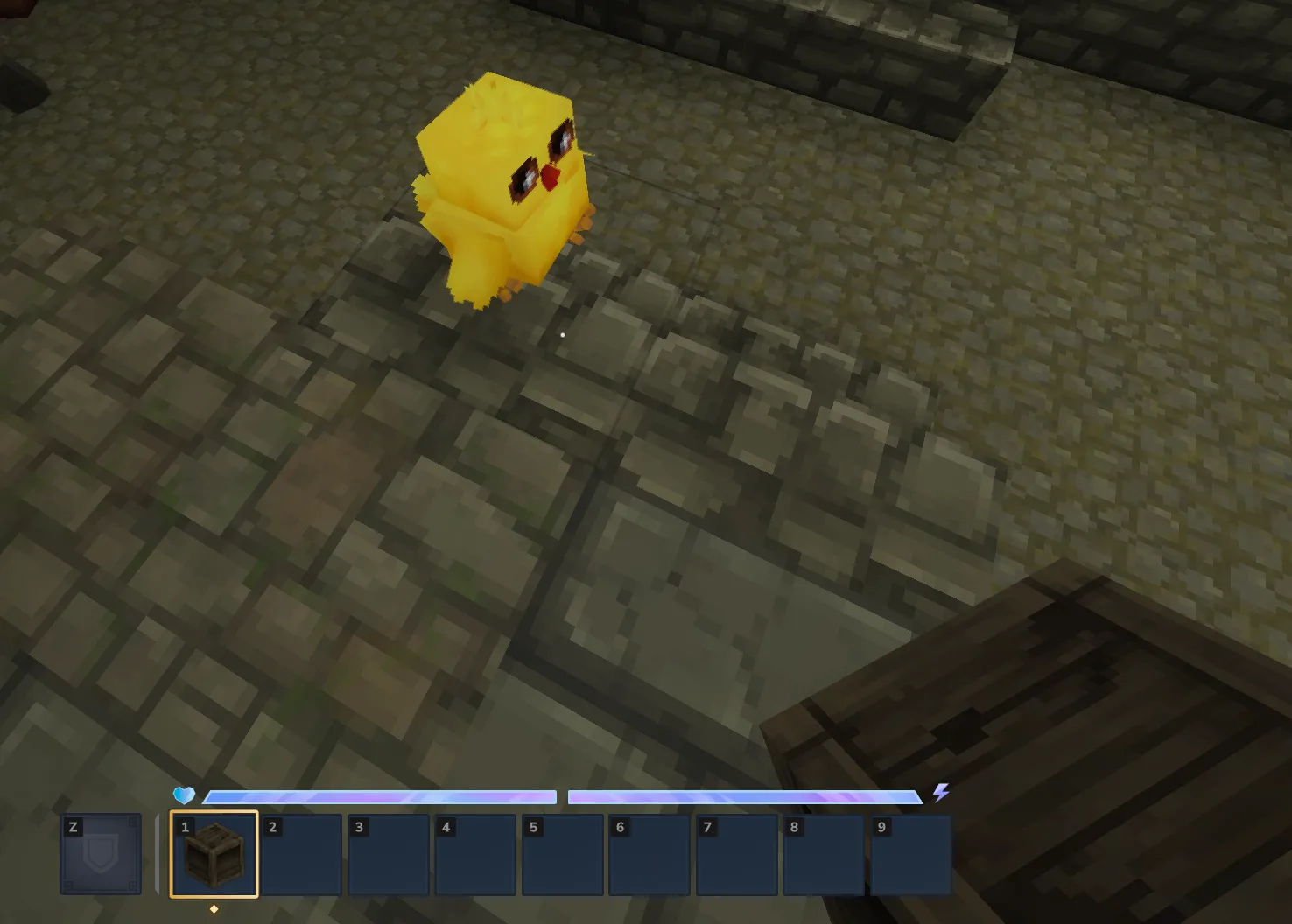Select the wooden crate in hotbar slot 1
Viewport: 1292px width, 924px height.
click(214, 853)
